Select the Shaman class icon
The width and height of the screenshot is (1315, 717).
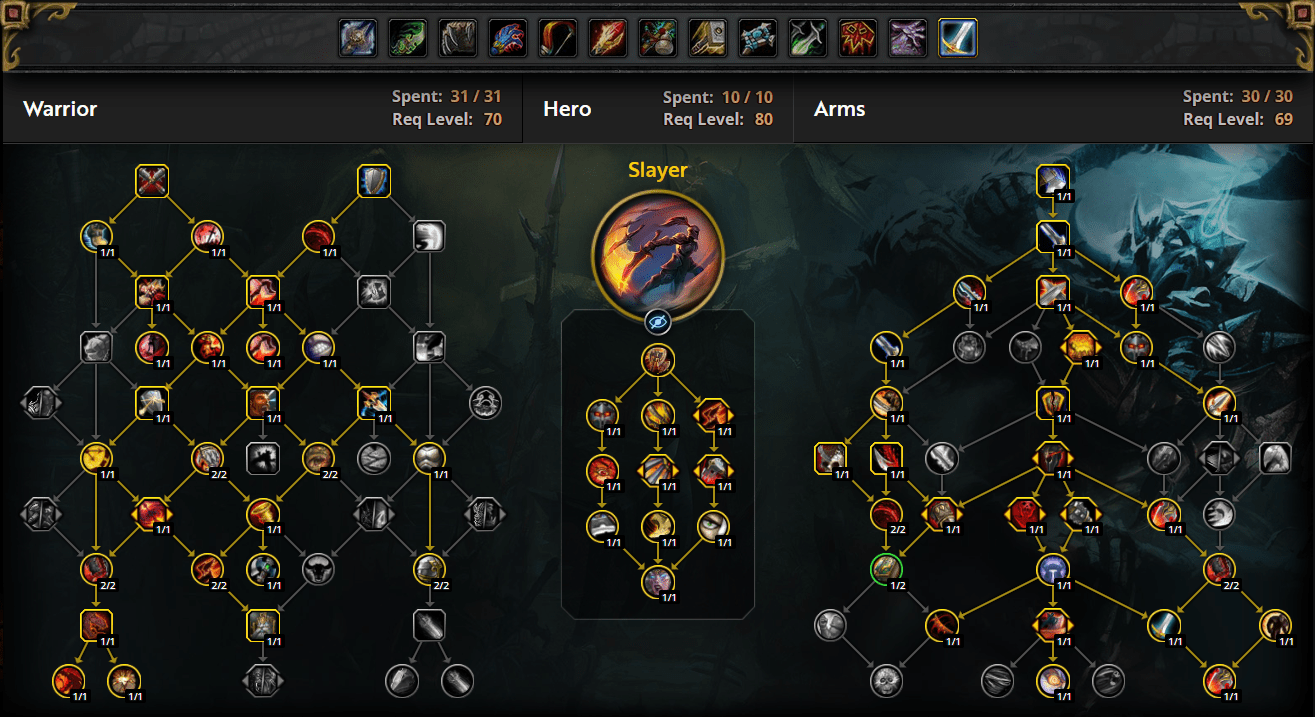click(858, 38)
